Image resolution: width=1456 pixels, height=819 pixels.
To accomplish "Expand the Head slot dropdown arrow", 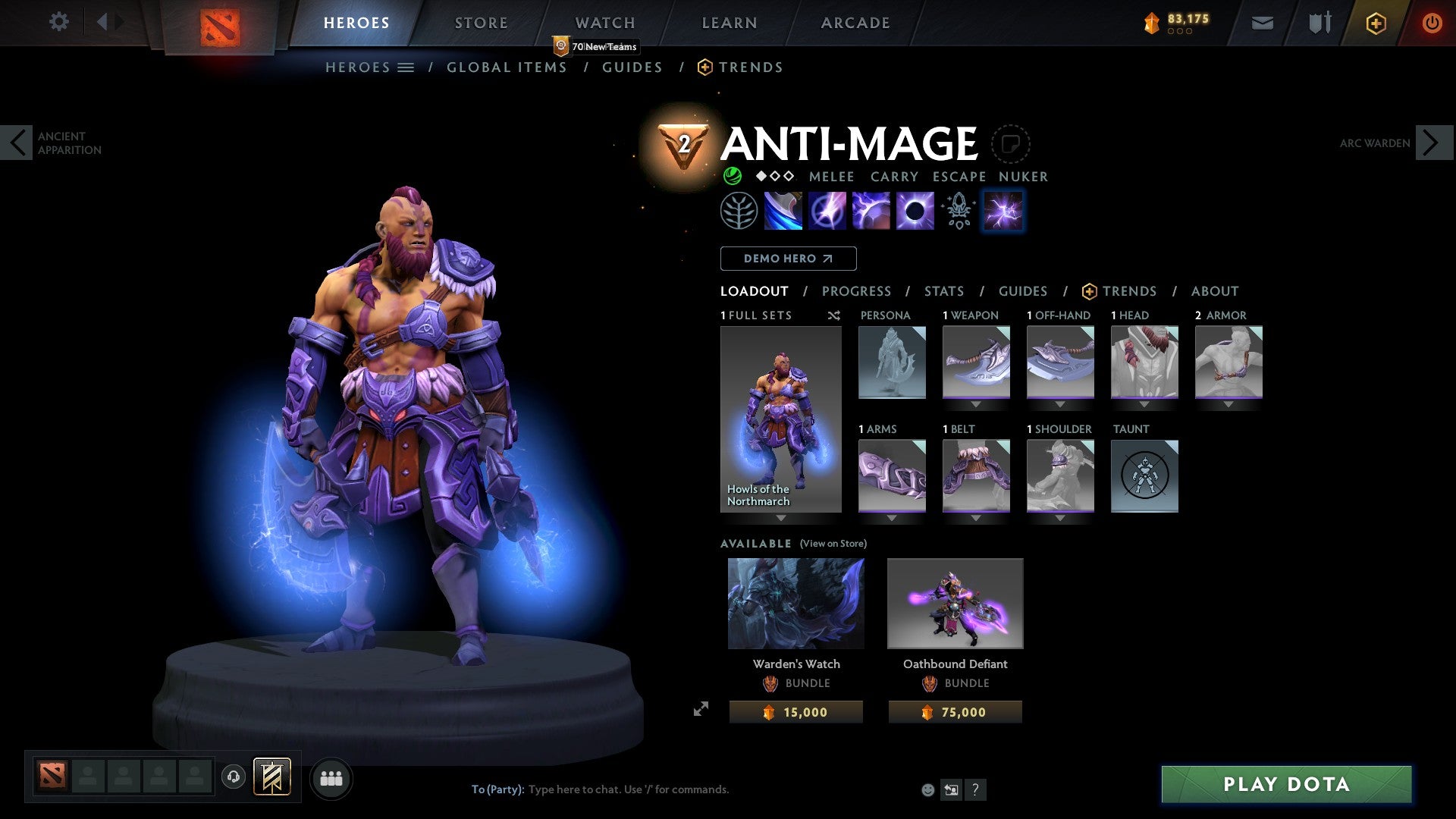I will pos(1144,404).
